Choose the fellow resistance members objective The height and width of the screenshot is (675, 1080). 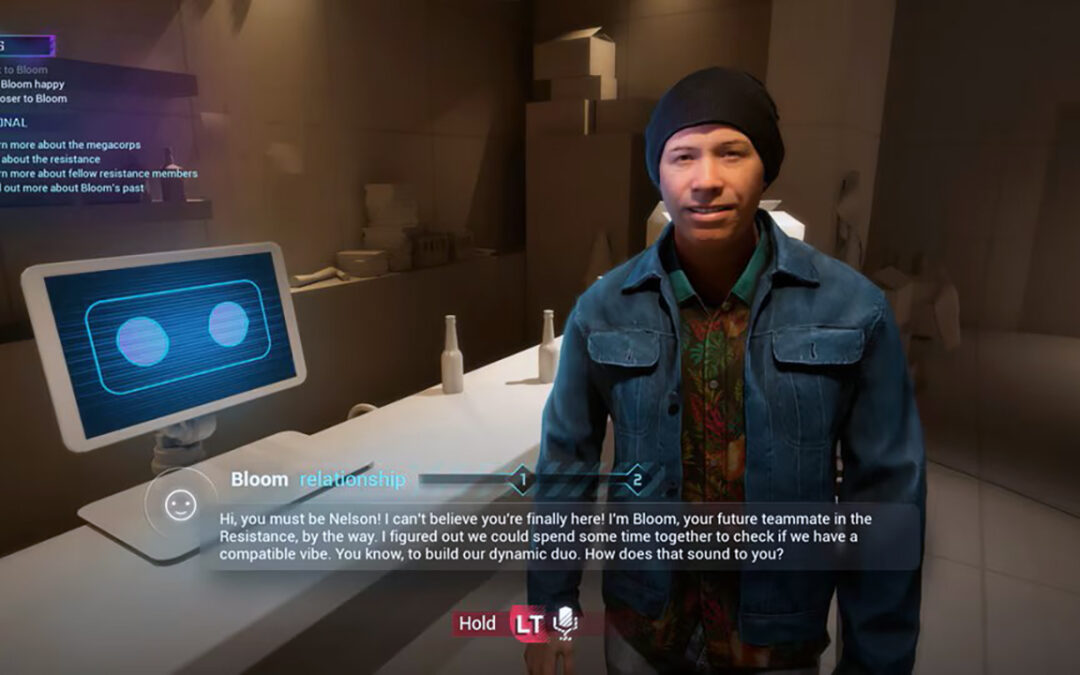click(99, 173)
